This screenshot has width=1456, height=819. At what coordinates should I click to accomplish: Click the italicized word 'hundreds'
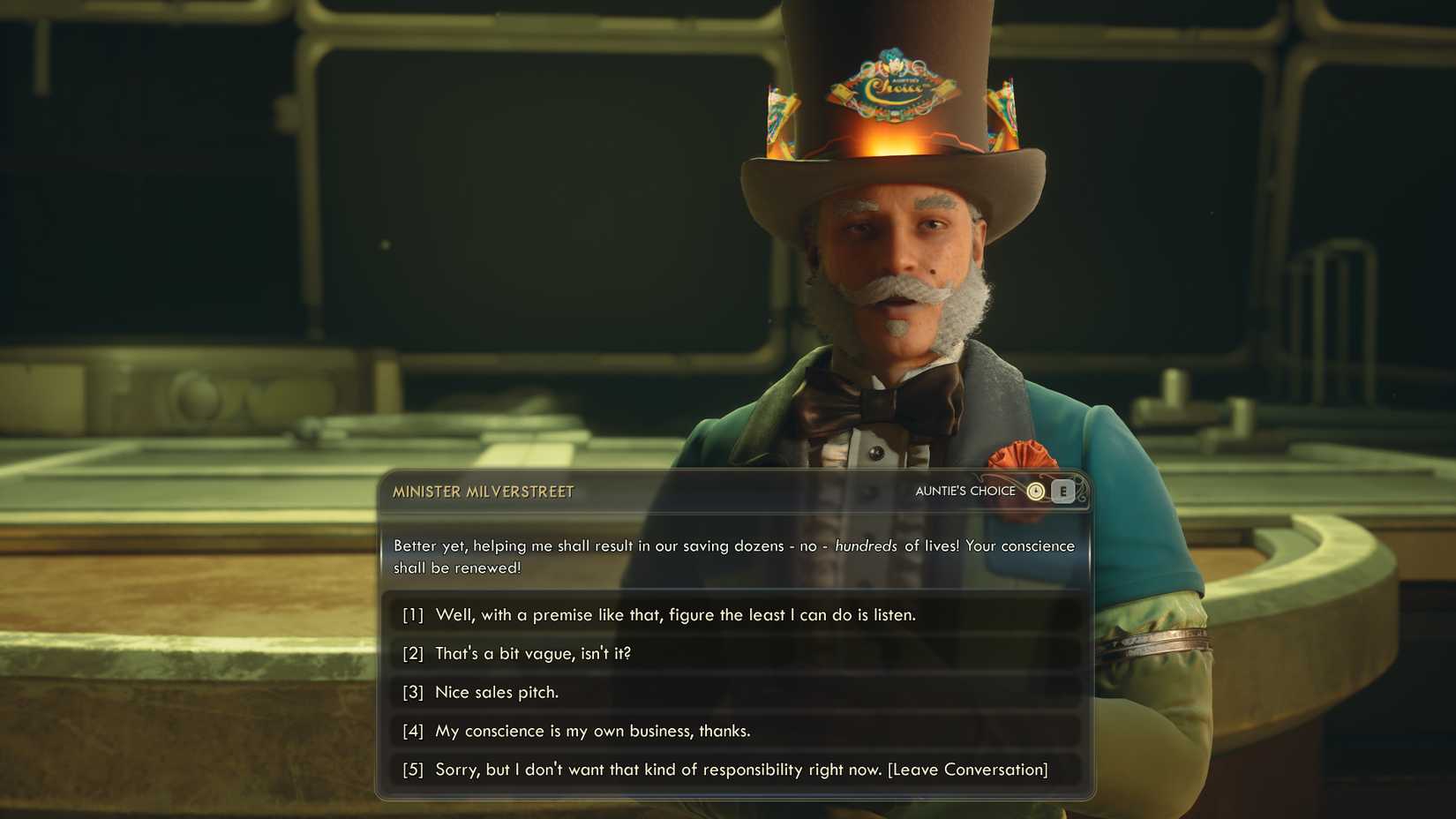coord(869,545)
